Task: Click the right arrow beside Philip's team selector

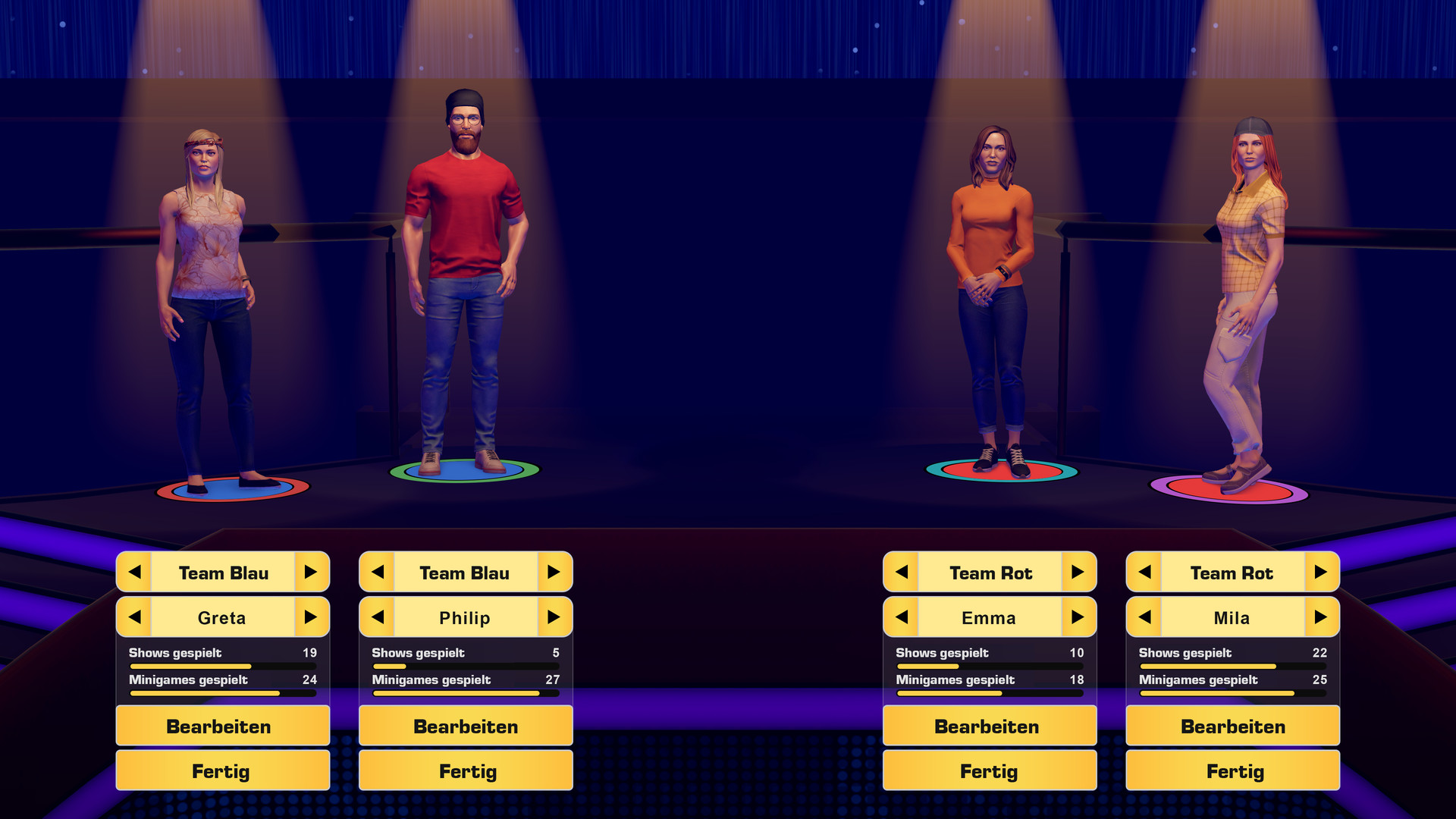Action: coord(555,573)
